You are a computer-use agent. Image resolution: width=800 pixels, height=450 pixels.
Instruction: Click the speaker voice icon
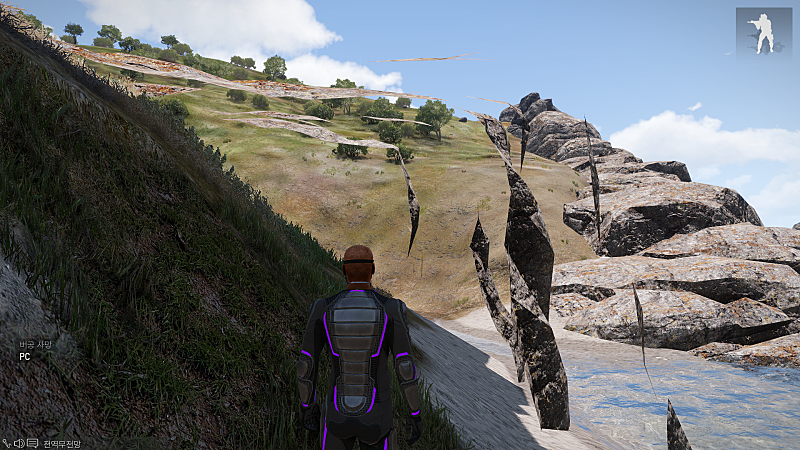pos(19,443)
